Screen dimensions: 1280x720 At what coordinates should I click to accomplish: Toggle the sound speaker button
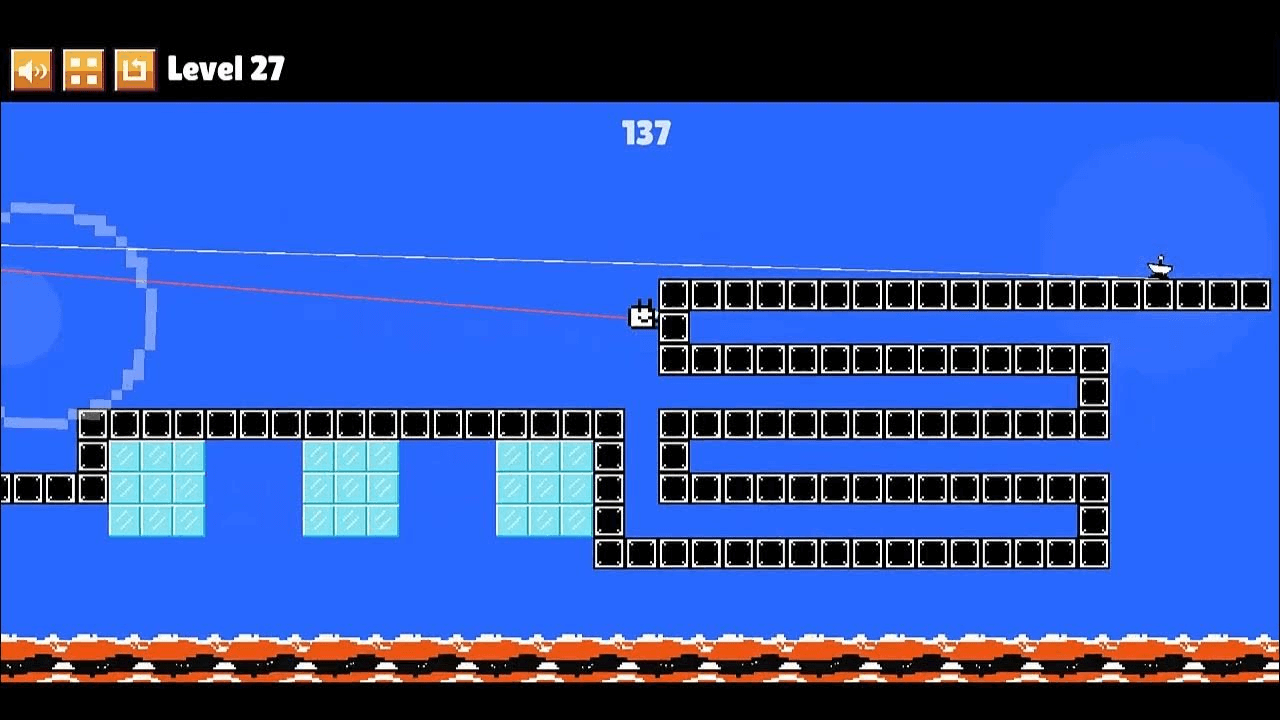click(x=32, y=70)
